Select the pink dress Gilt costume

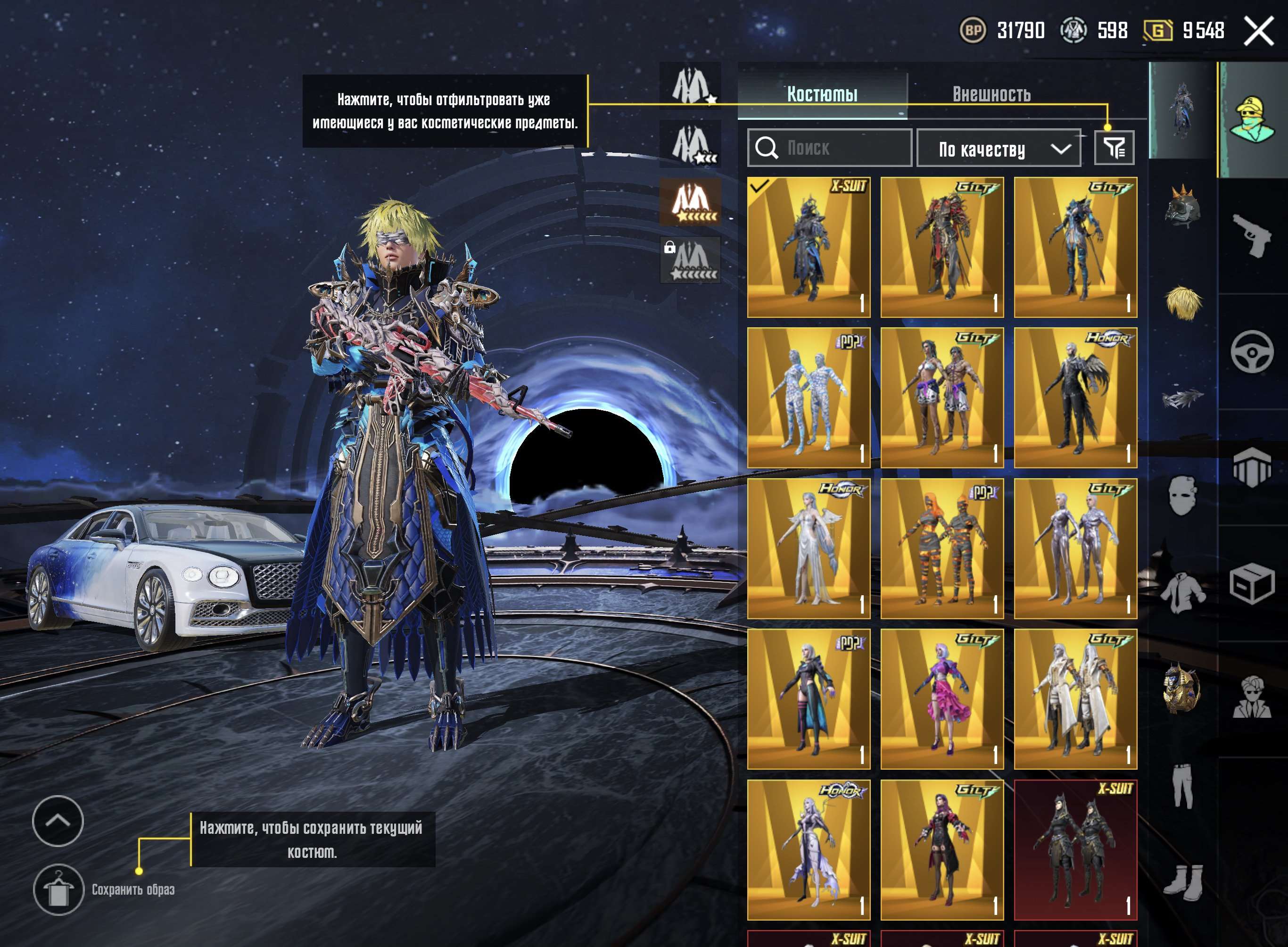(942, 699)
